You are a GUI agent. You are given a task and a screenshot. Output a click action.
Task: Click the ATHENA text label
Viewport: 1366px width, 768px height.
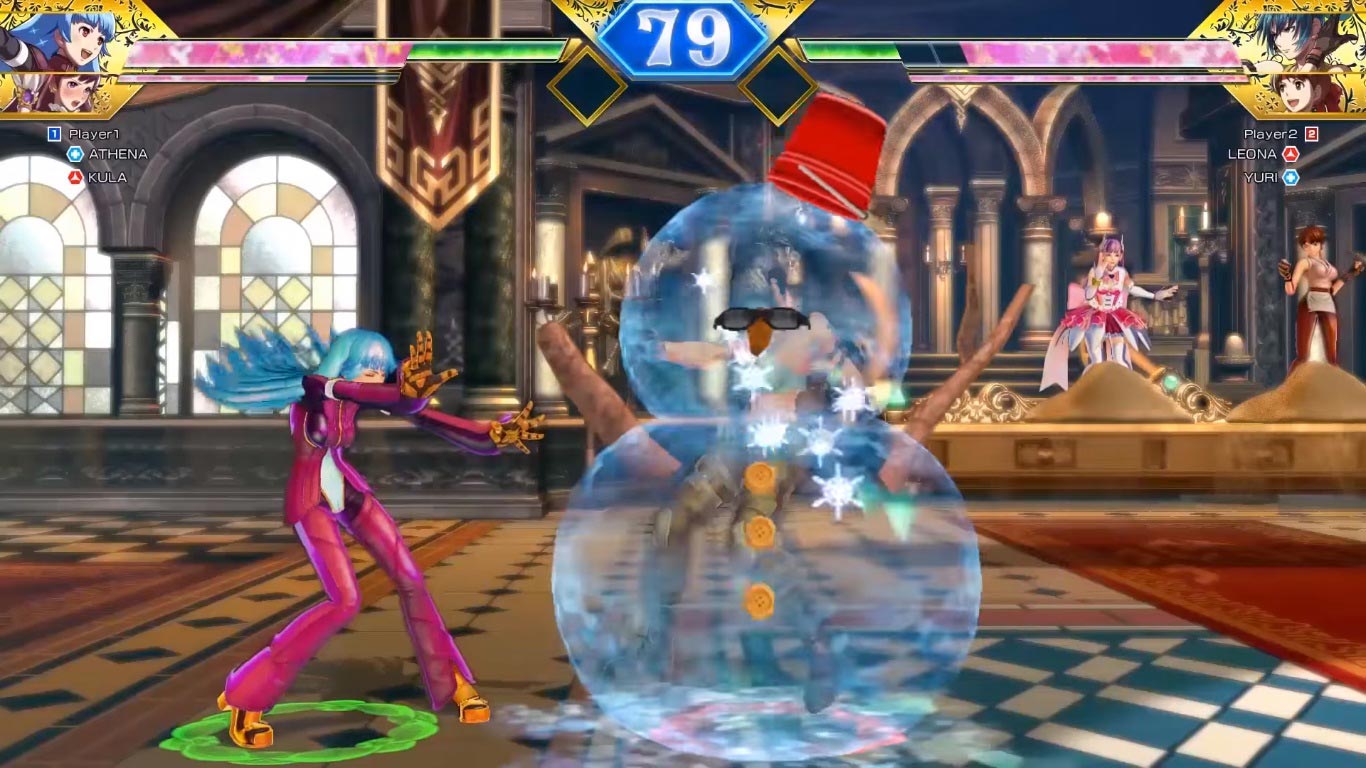coord(120,154)
